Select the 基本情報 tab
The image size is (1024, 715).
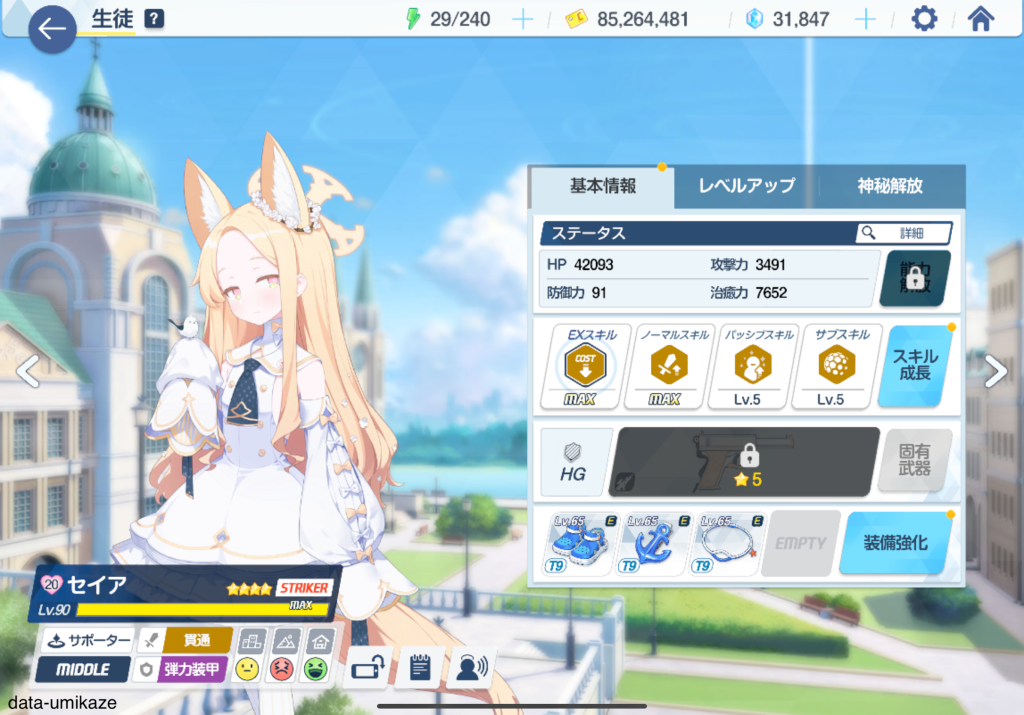602,186
